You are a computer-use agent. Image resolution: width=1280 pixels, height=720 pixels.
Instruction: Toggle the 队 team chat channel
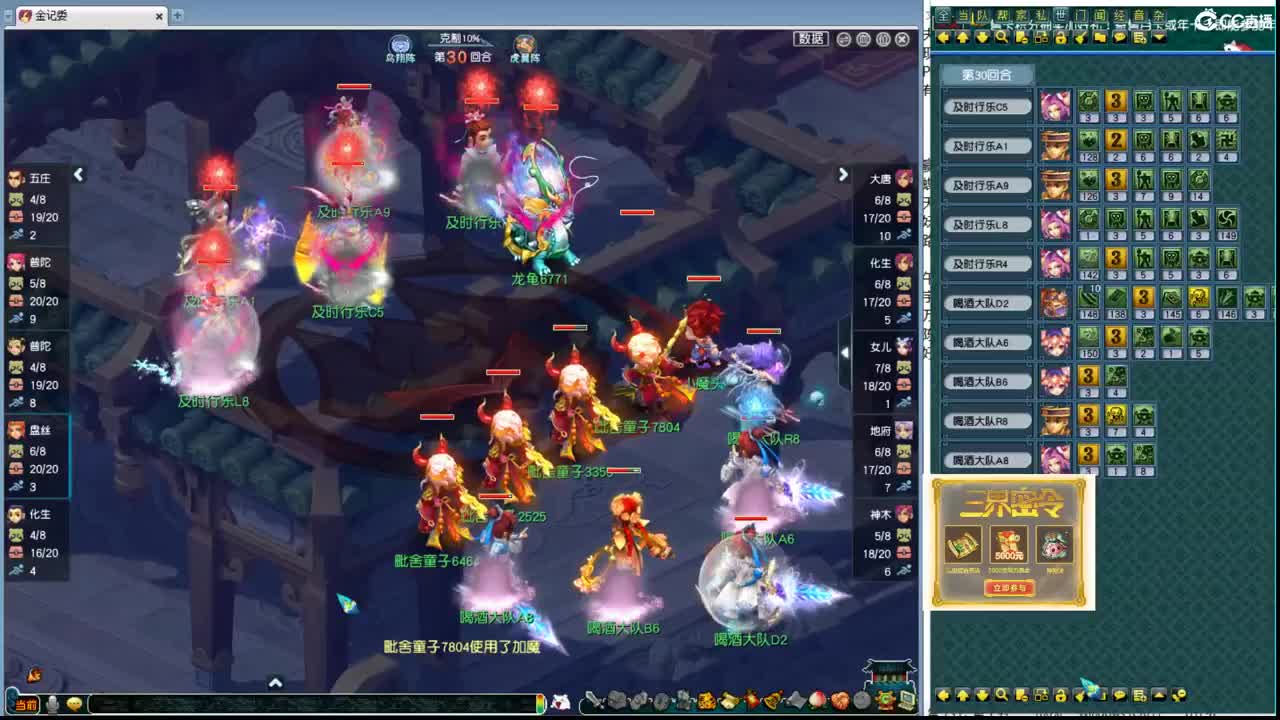click(x=985, y=15)
